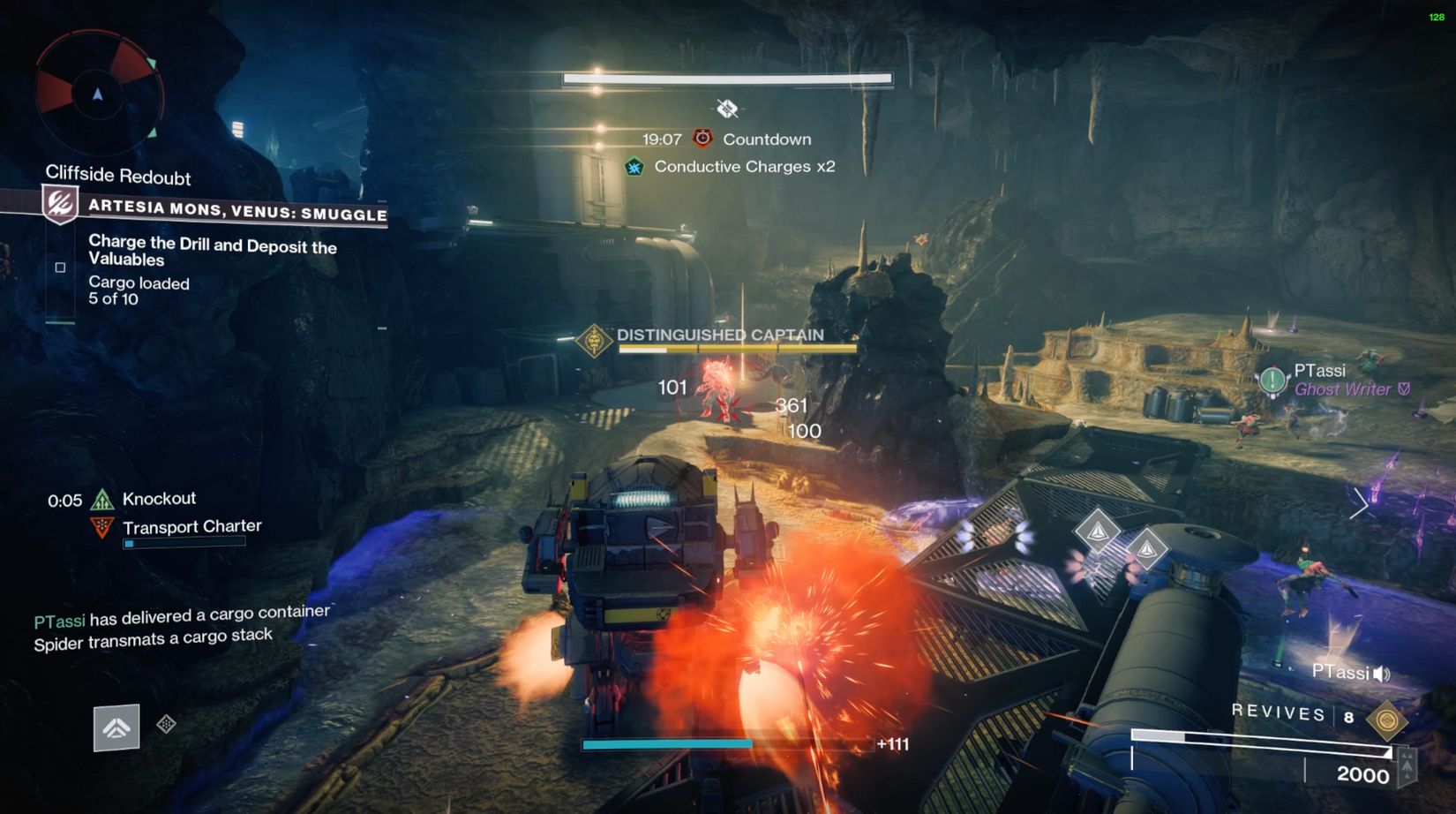Click the radar compass in the top-left
1456x814 pixels.
click(95, 93)
